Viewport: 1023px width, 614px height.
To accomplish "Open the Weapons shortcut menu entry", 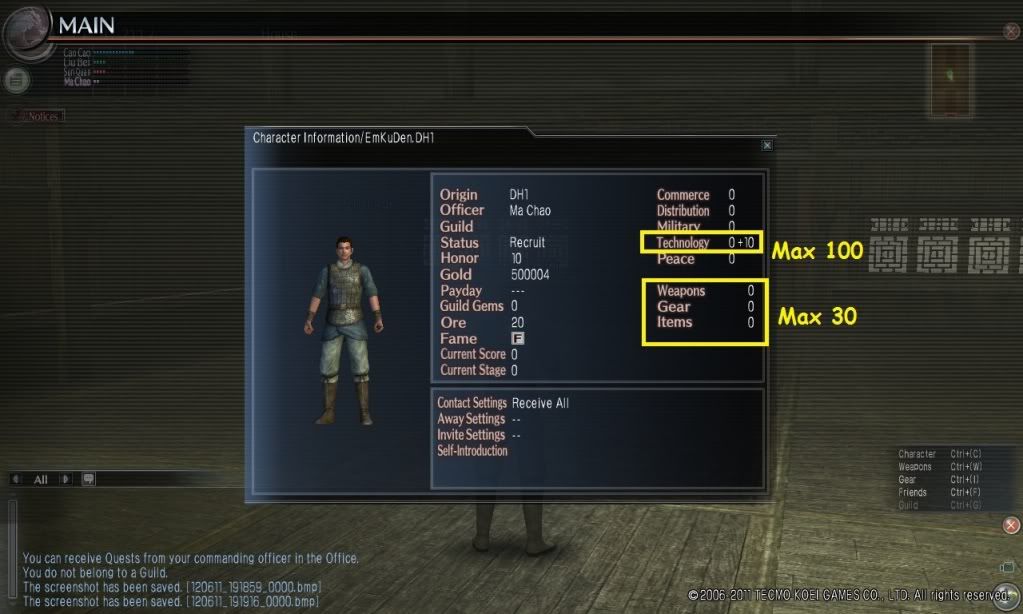I will (915, 467).
